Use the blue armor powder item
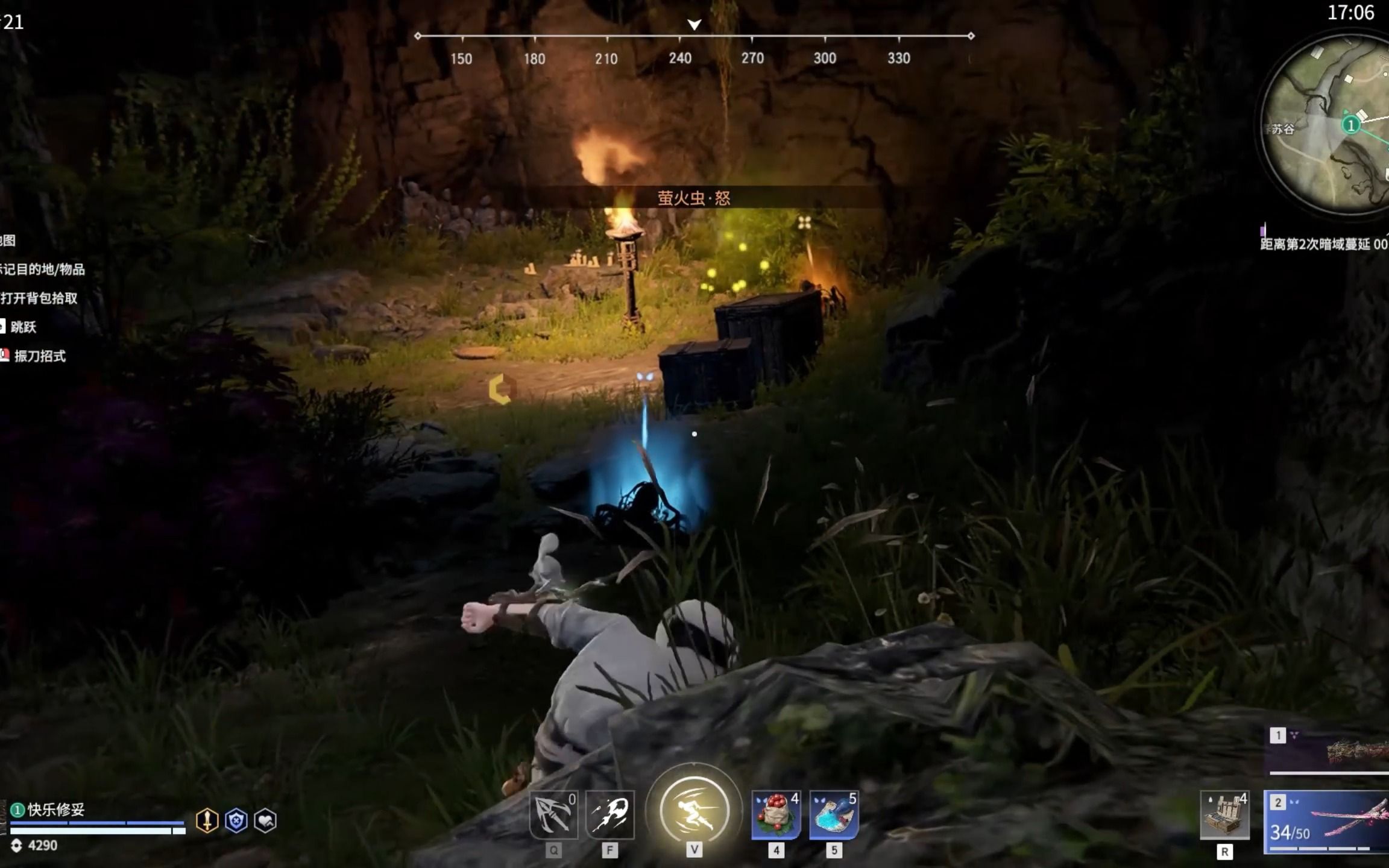Viewport: 1389px width, 868px height. pos(834,816)
